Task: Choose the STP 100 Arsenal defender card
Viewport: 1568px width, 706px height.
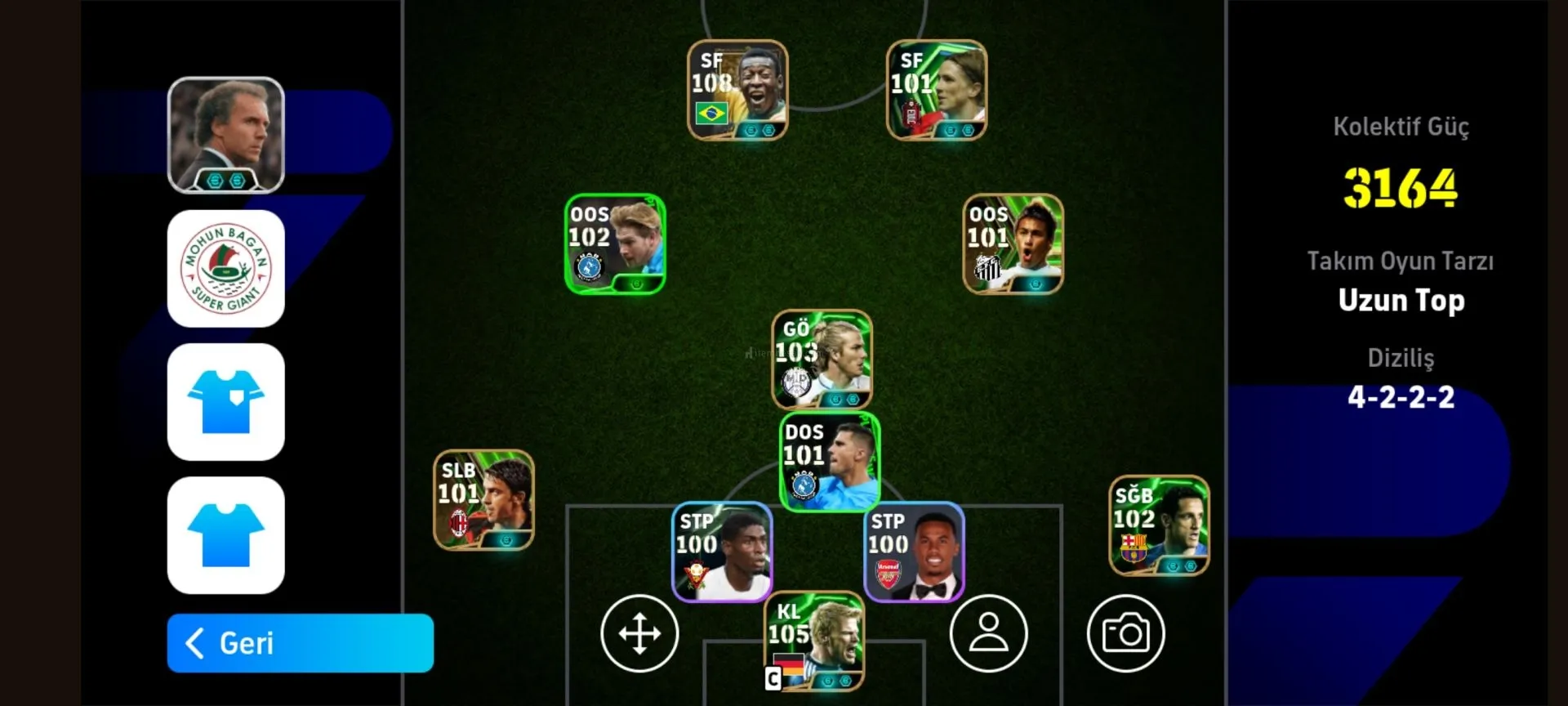Action: (914, 552)
